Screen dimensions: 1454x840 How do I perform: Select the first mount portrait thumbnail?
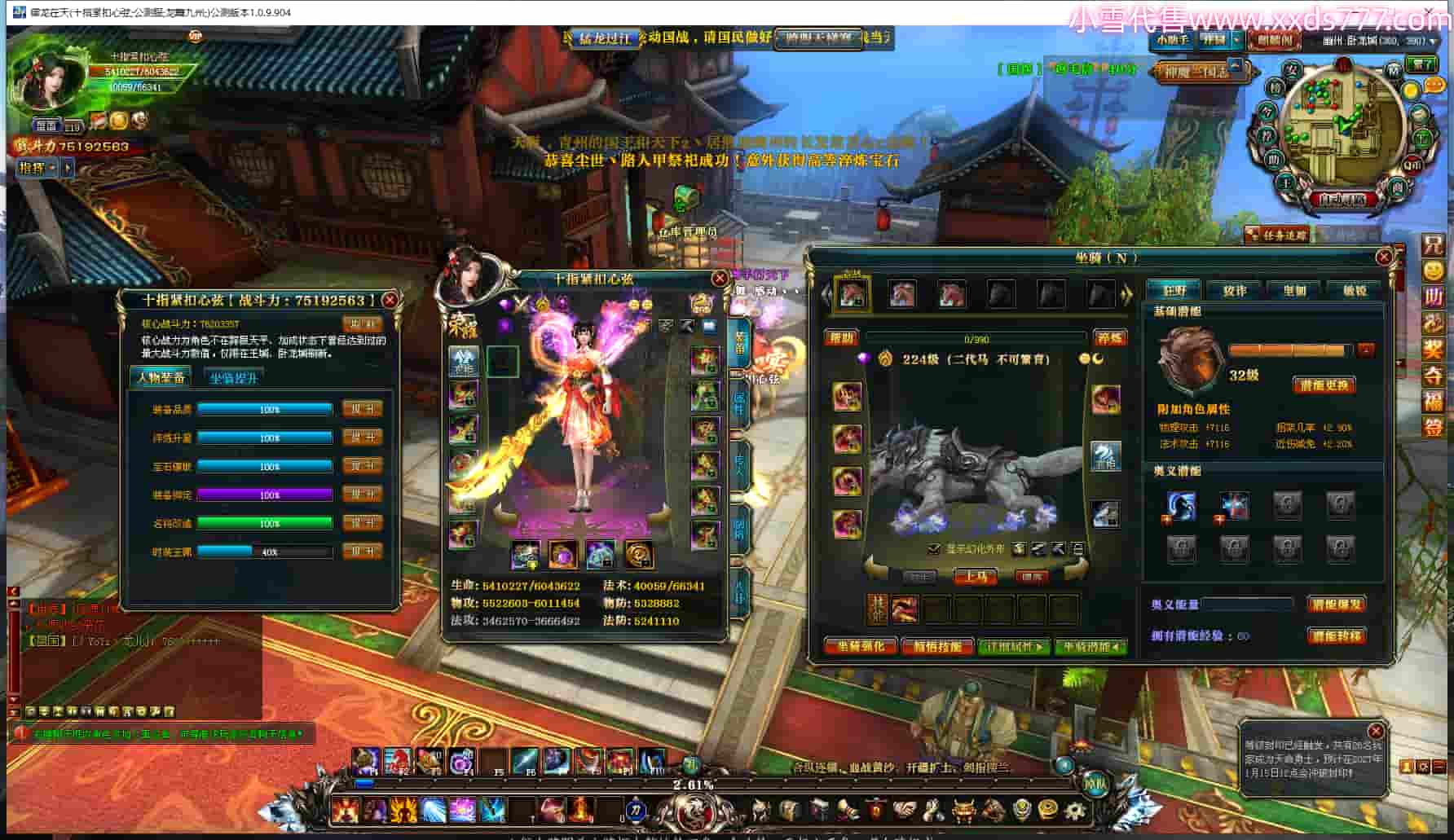click(x=852, y=293)
